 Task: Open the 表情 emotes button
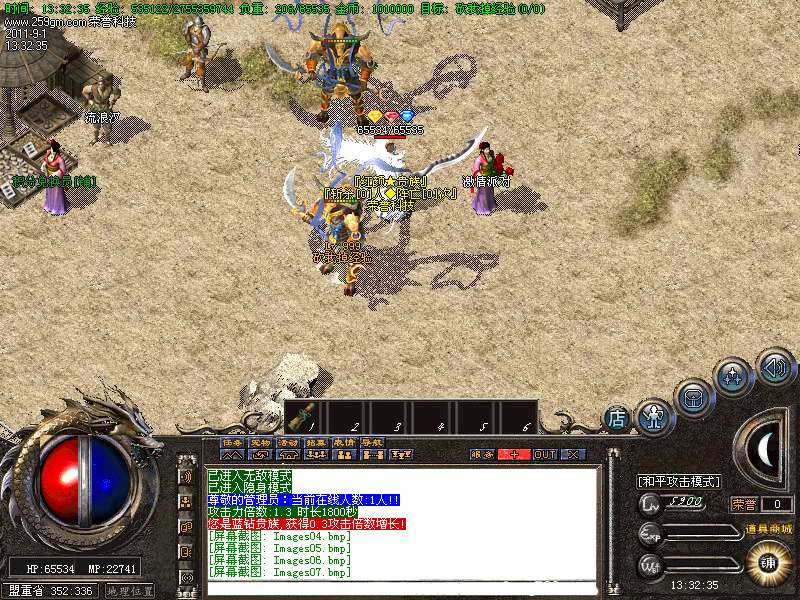[x=345, y=442]
